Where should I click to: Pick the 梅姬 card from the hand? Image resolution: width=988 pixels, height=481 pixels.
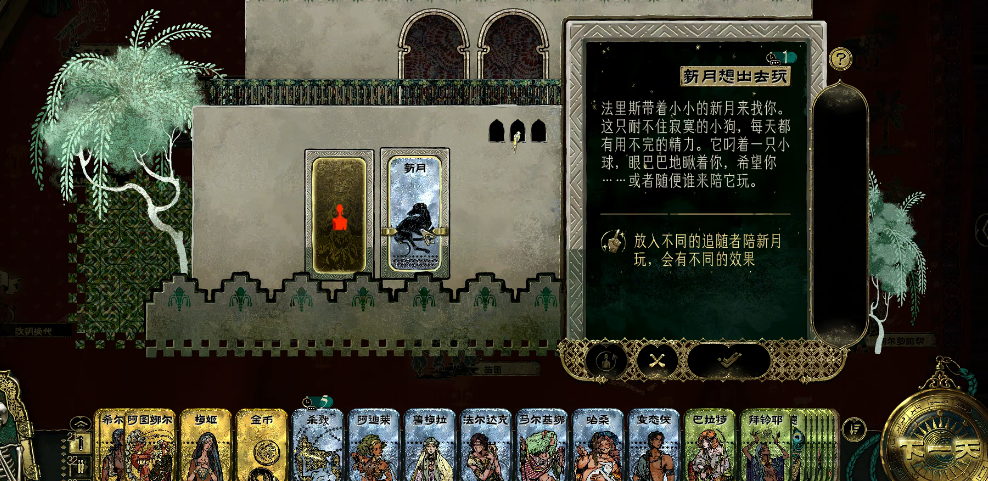coord(206,445)
